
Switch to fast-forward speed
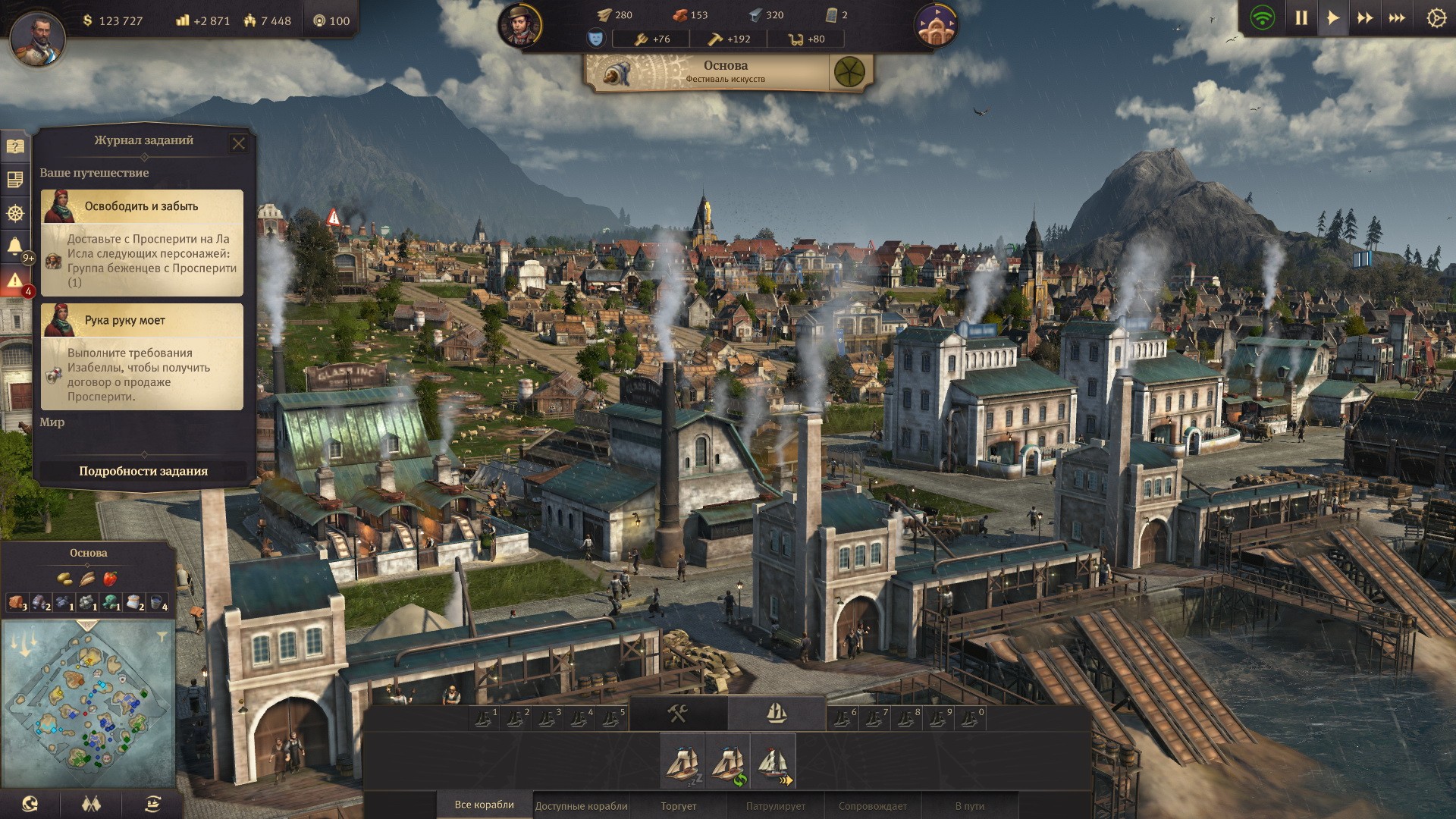coord(1365,18)
